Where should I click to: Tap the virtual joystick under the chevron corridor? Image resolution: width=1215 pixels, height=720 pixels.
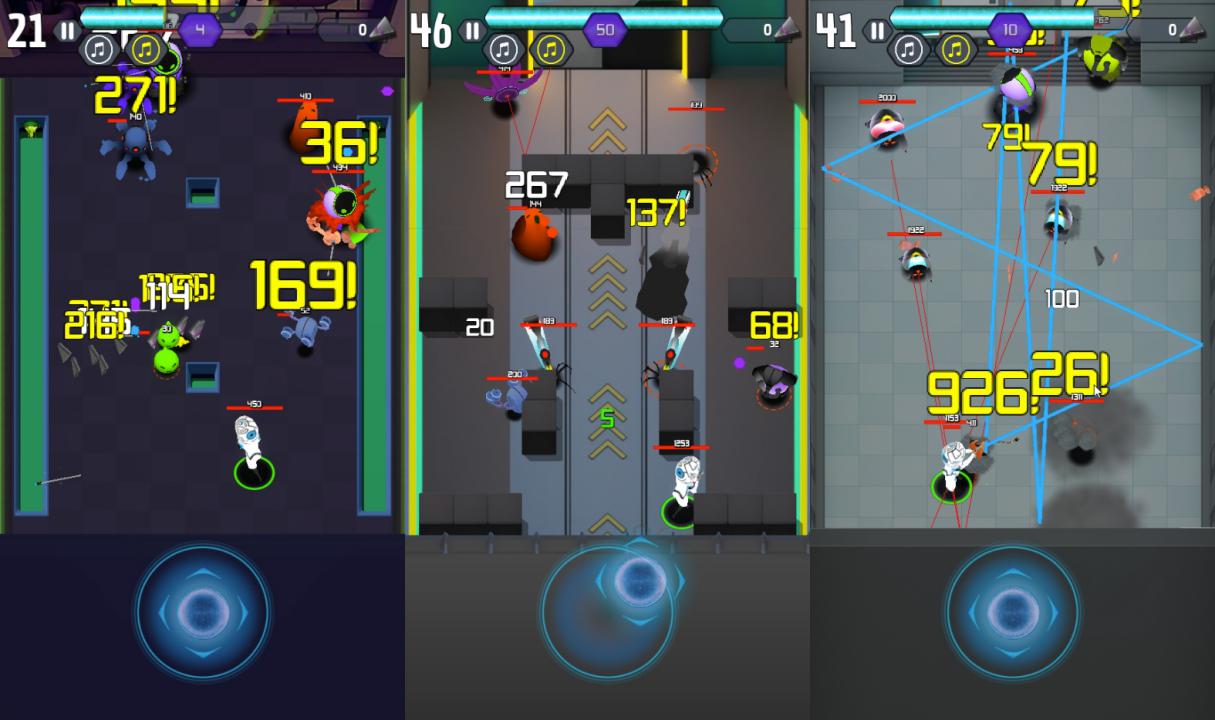608,610
